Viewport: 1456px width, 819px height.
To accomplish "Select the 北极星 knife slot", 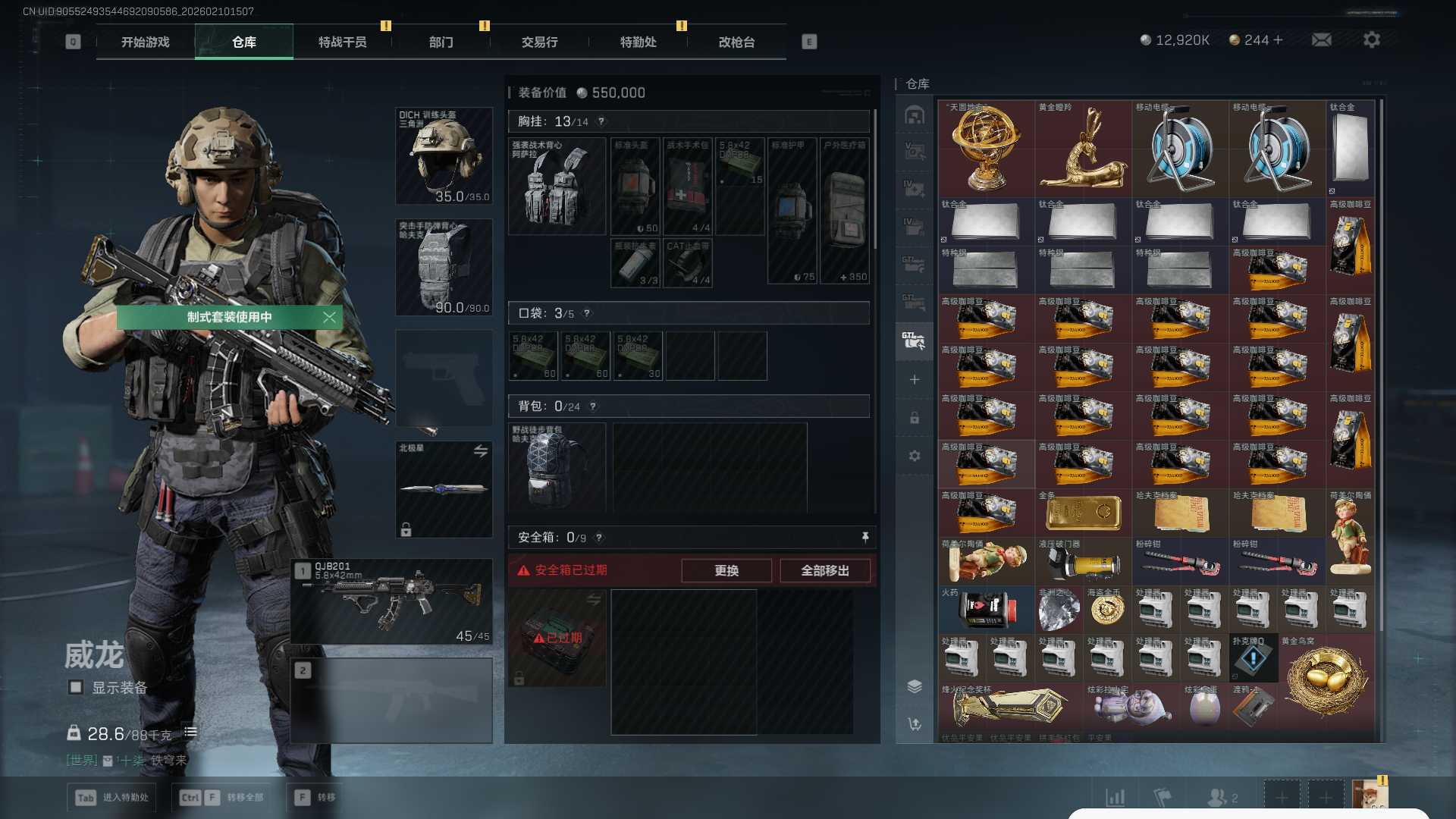I will (x=444, y=489).
